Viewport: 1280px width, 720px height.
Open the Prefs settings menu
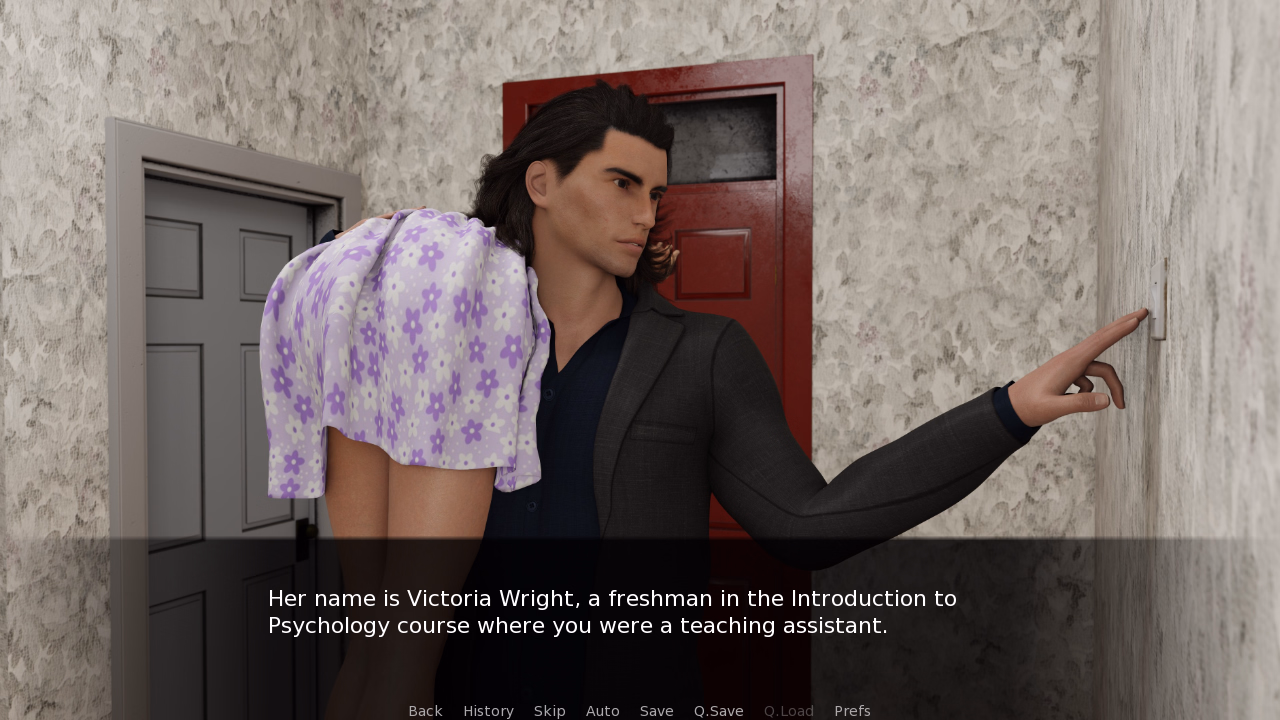[852, 711]
